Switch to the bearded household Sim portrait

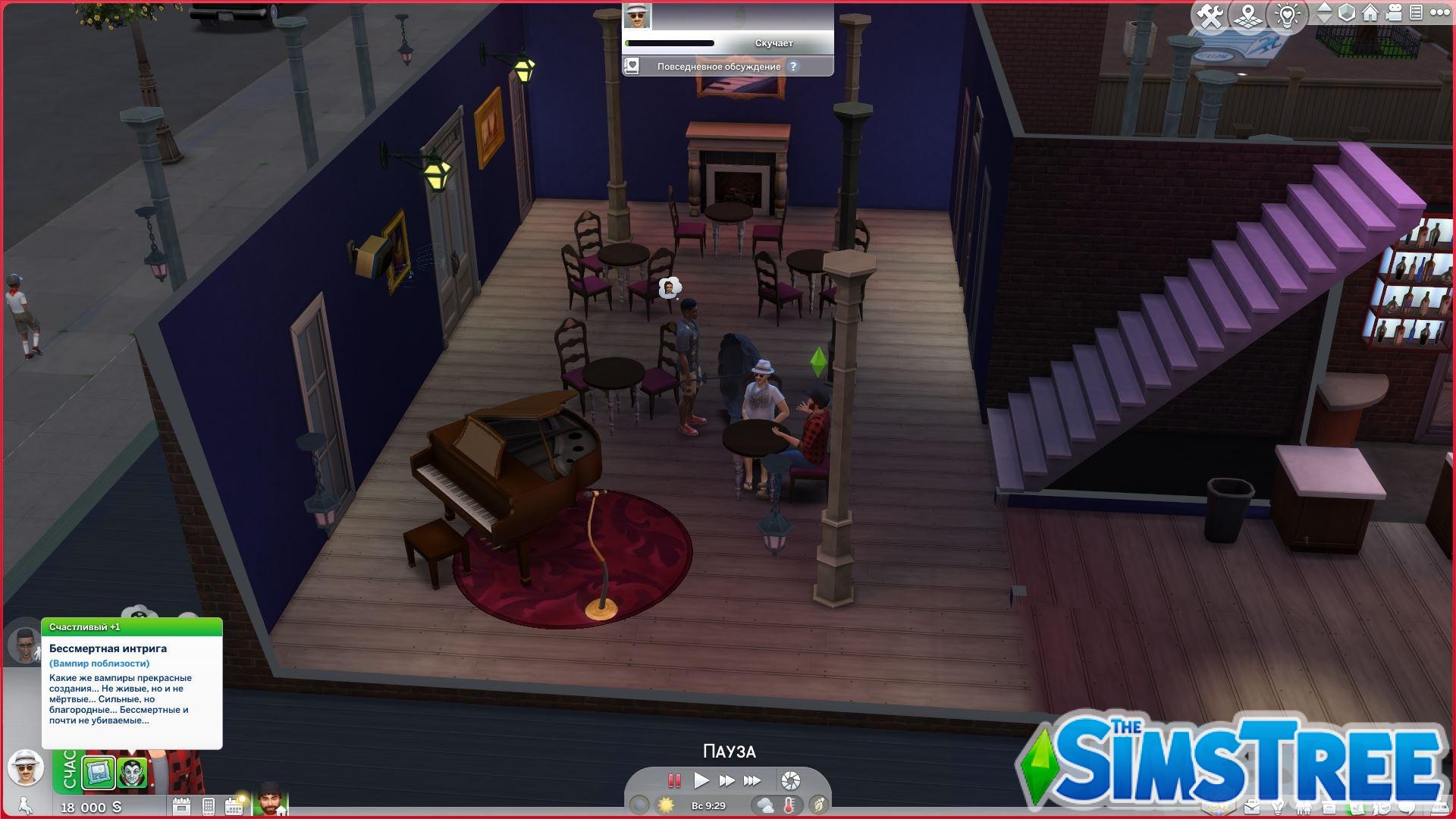[x=271, y=804]
